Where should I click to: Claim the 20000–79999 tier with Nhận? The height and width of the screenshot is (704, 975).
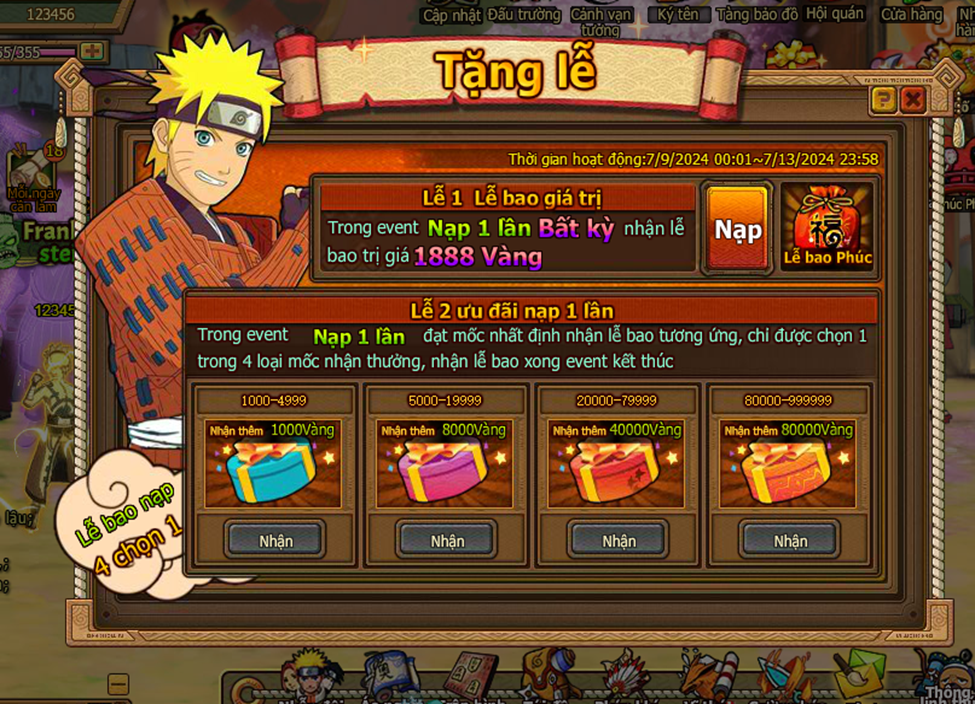(619, 540)
